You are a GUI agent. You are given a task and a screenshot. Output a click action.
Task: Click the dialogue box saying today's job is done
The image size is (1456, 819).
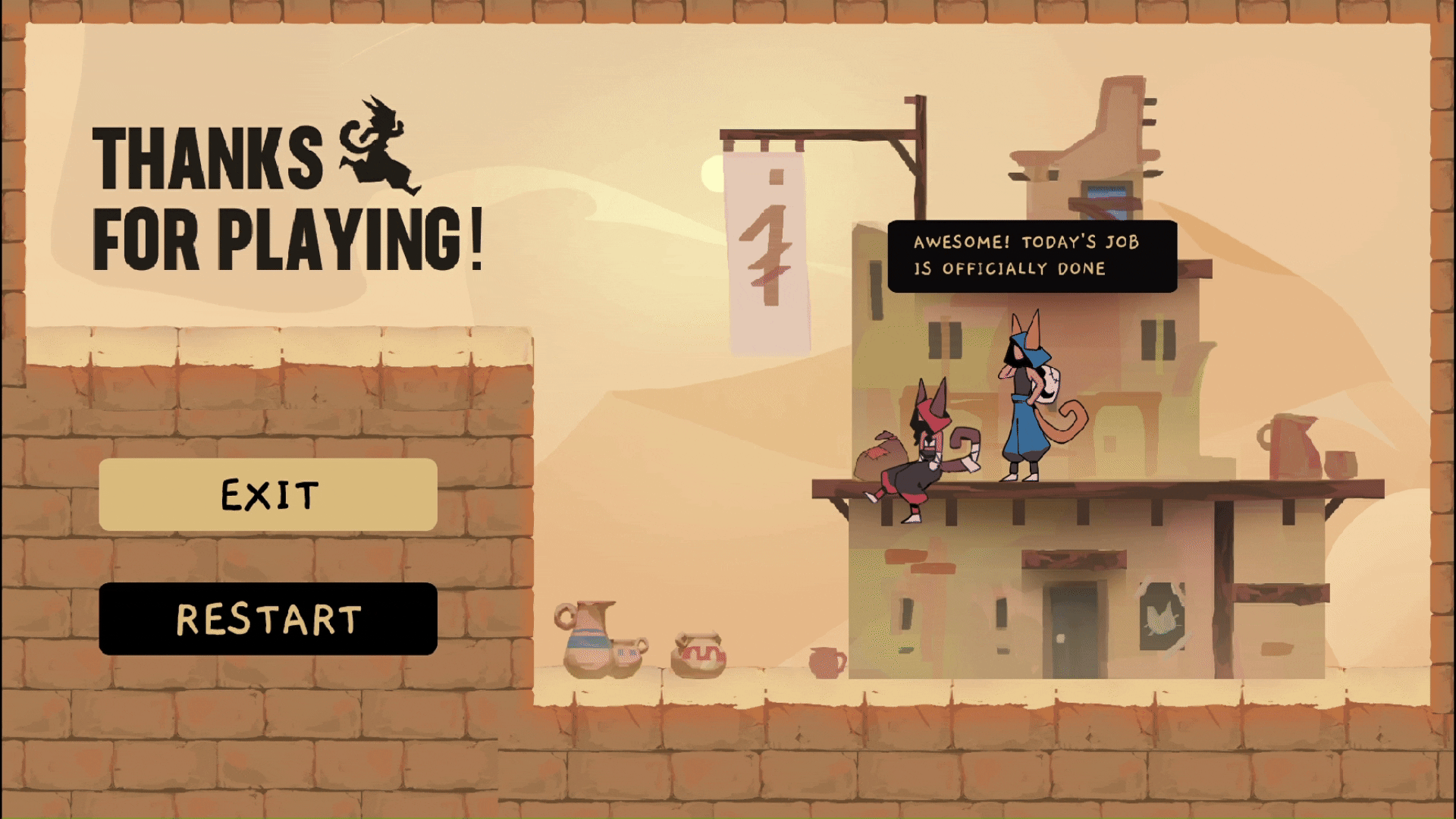point(1034,254)
